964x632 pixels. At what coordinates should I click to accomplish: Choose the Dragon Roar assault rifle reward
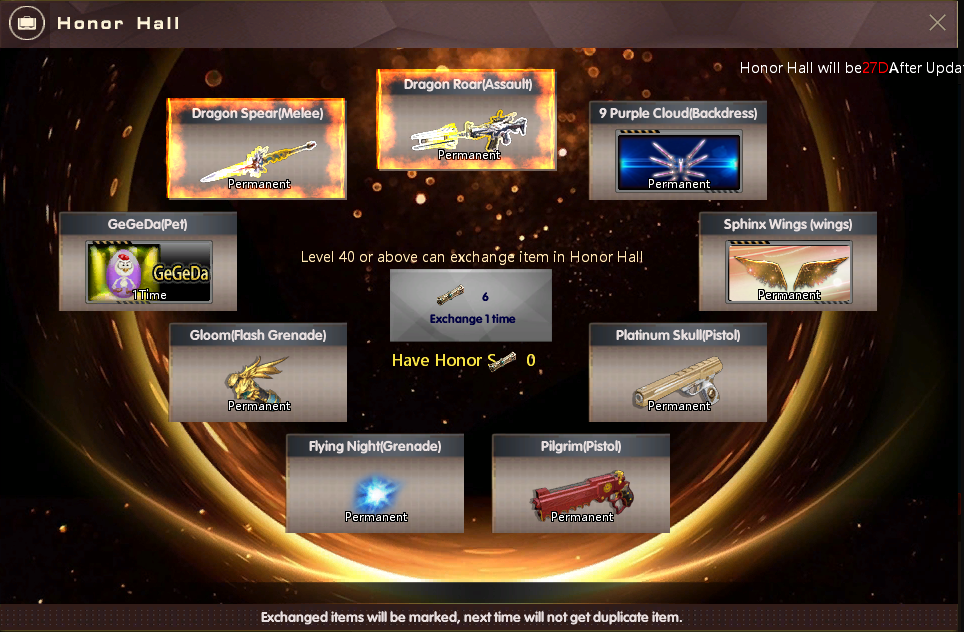coord(467,120)
